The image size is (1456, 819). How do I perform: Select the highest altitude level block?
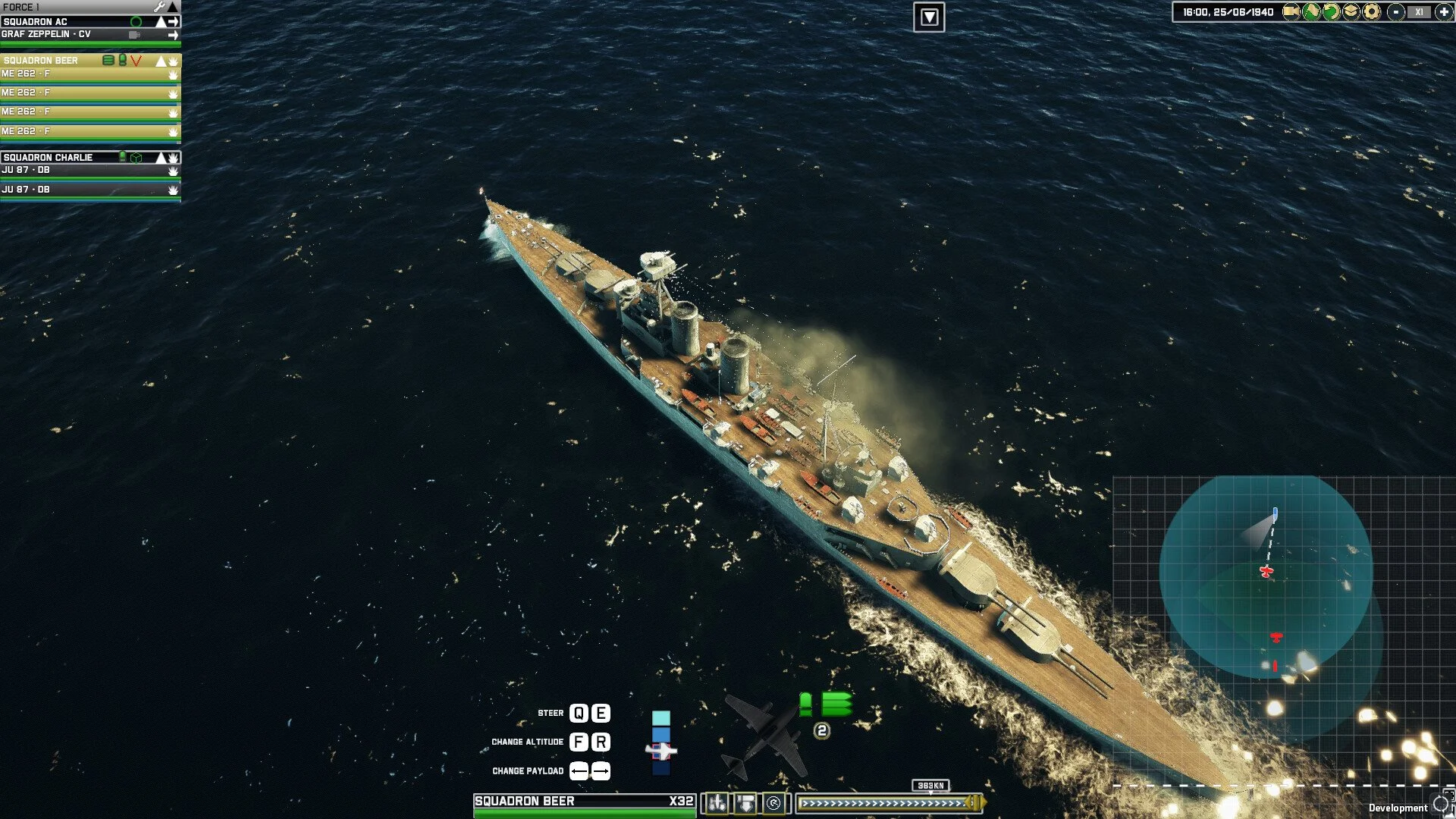[x=661, y=718]
